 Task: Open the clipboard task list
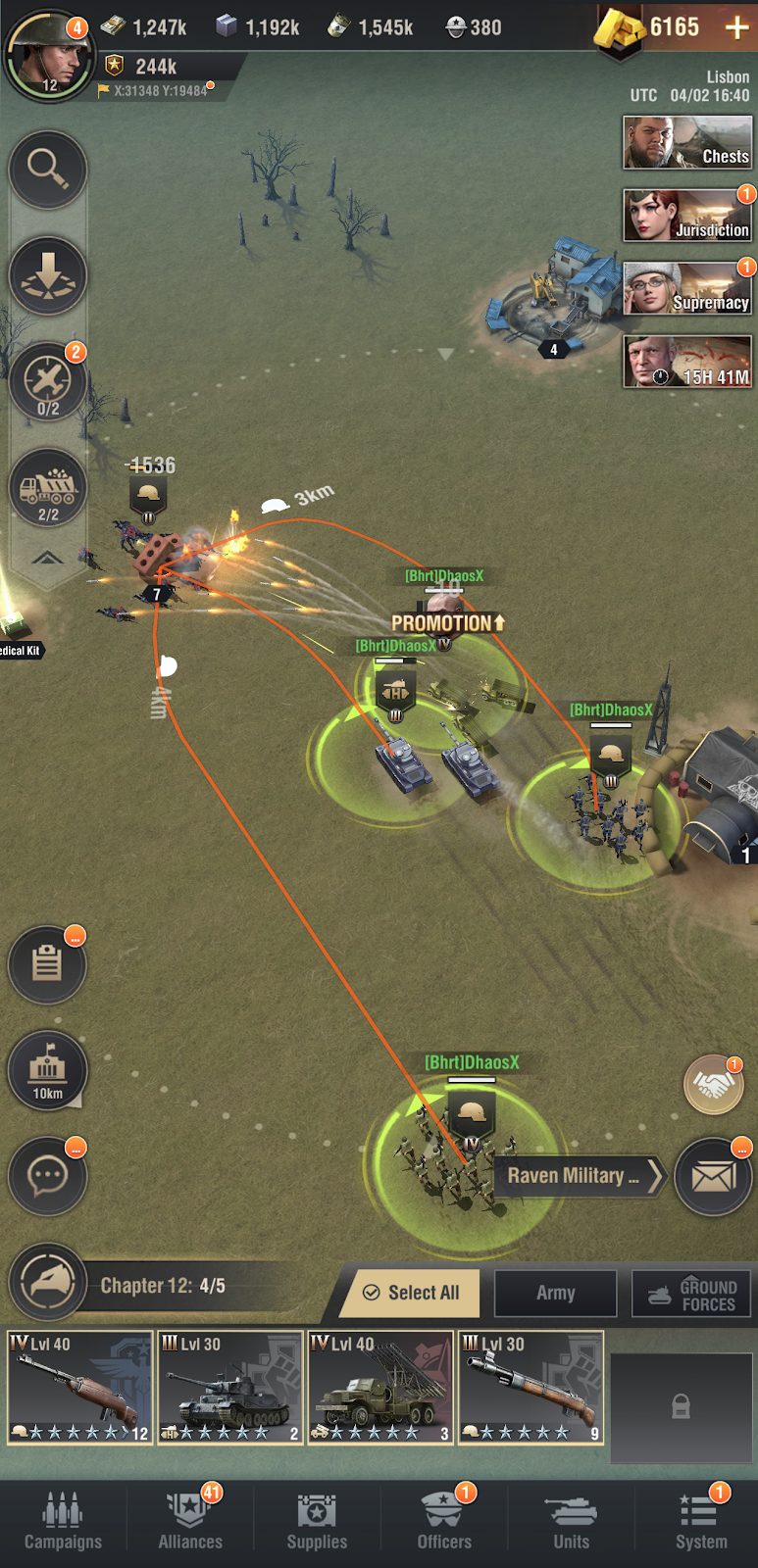tap(48, 964)
